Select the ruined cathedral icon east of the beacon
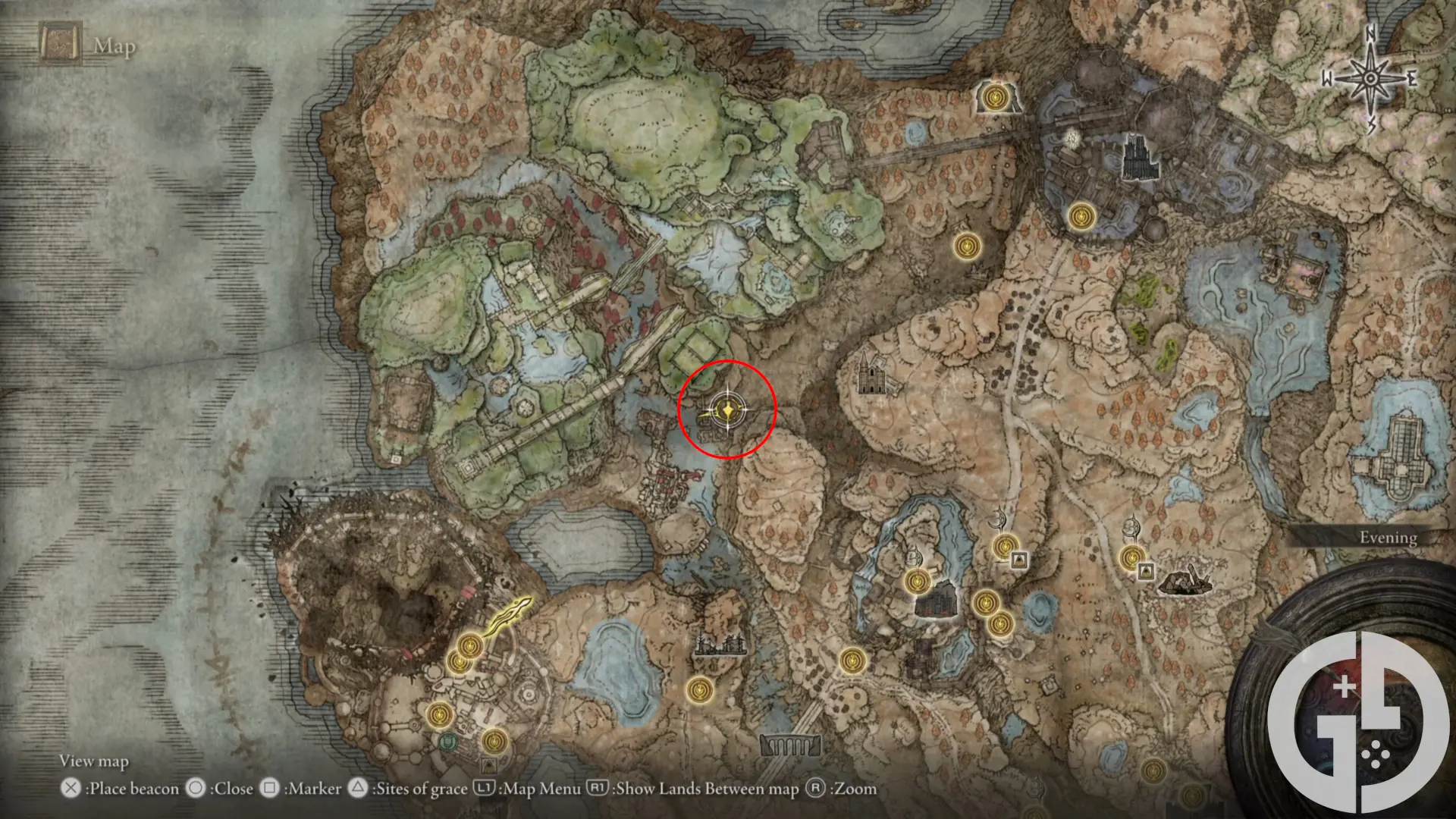 (x=872, y=379)
